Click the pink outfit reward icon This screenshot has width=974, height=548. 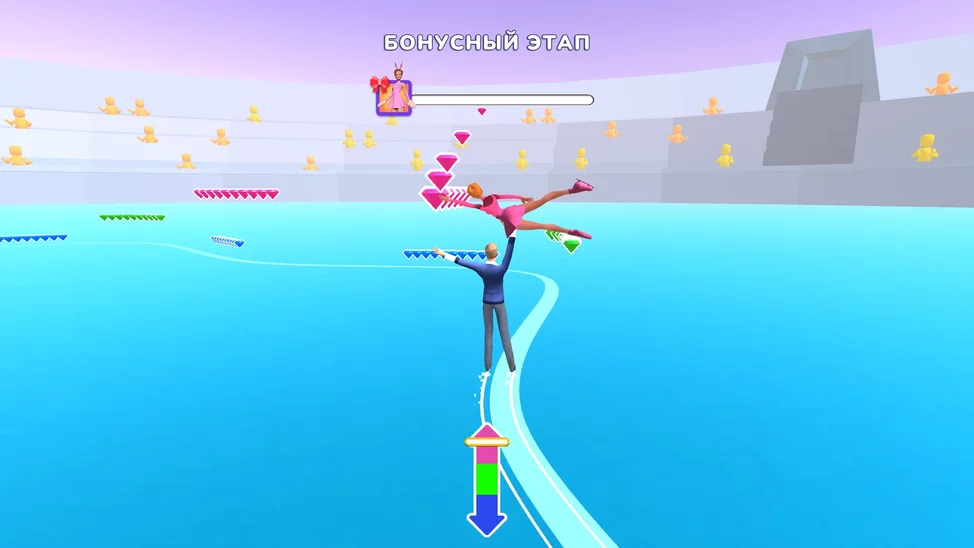[393, 97]
